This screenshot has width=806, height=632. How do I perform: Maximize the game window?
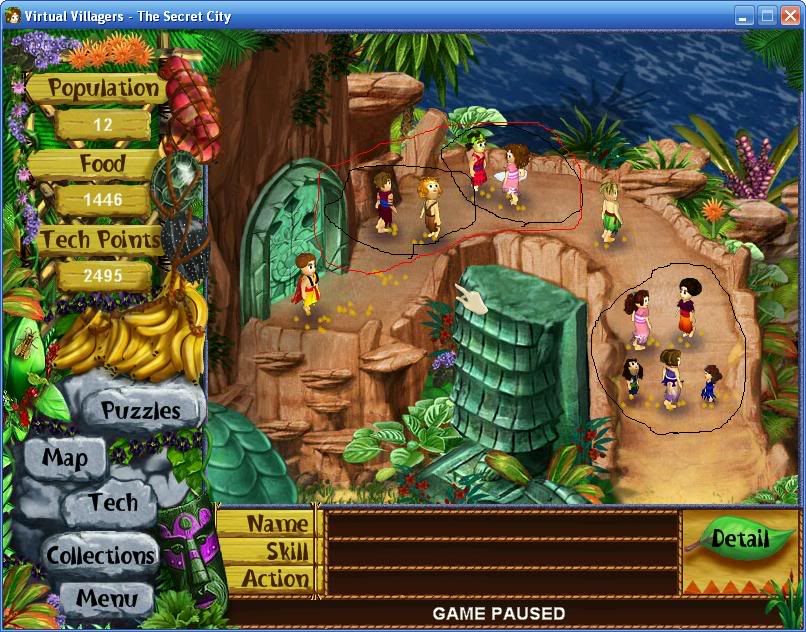(x=767, y=15)
